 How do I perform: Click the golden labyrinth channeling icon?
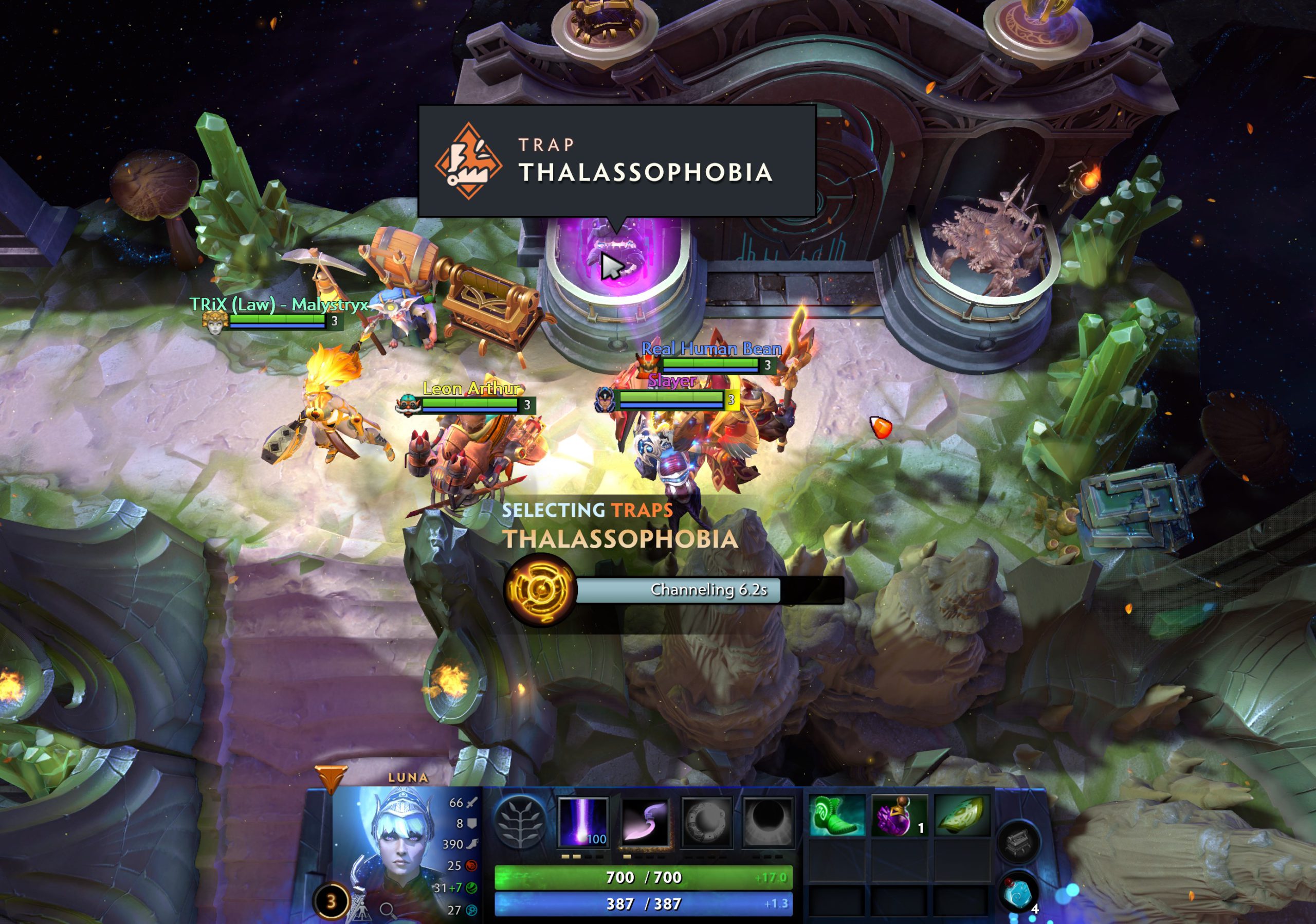(540, 589)
